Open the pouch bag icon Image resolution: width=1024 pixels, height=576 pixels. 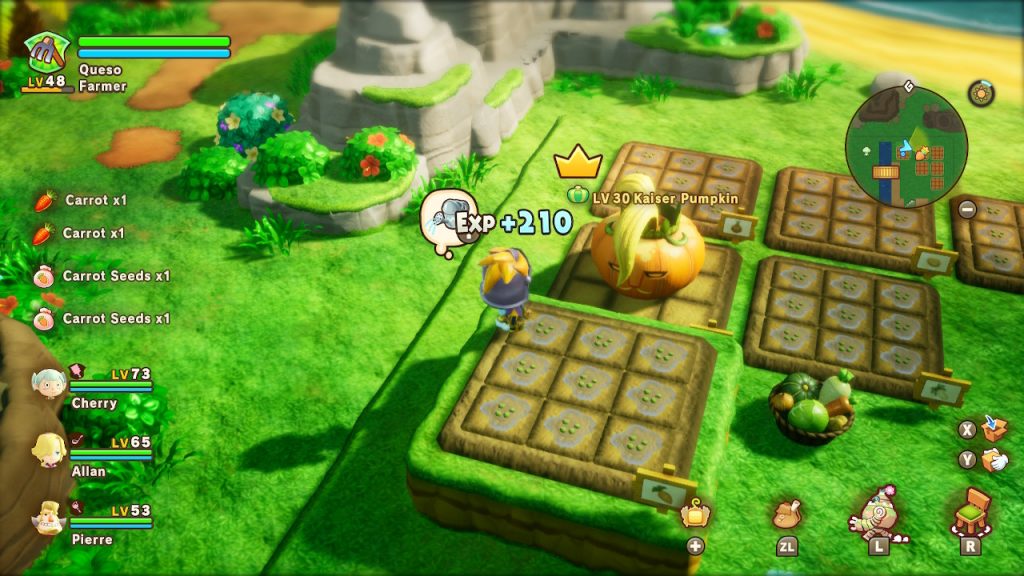pyautogui.click(x=787, y=514)
